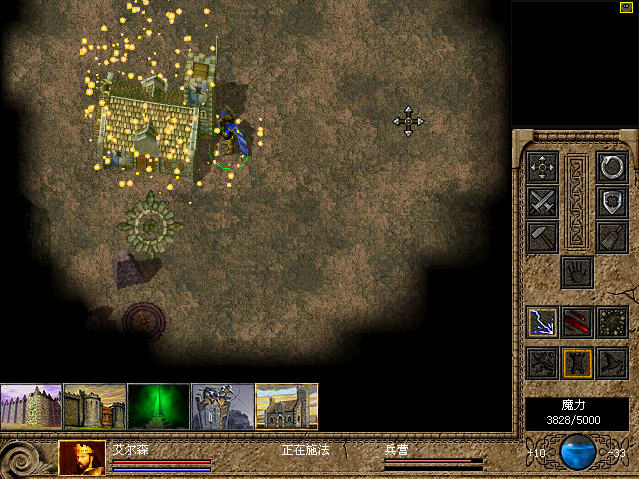Image resolution: width=639 pixels, height=479 pixels.
Task: Select the red streaks spell icon
Action: point(577,322)
